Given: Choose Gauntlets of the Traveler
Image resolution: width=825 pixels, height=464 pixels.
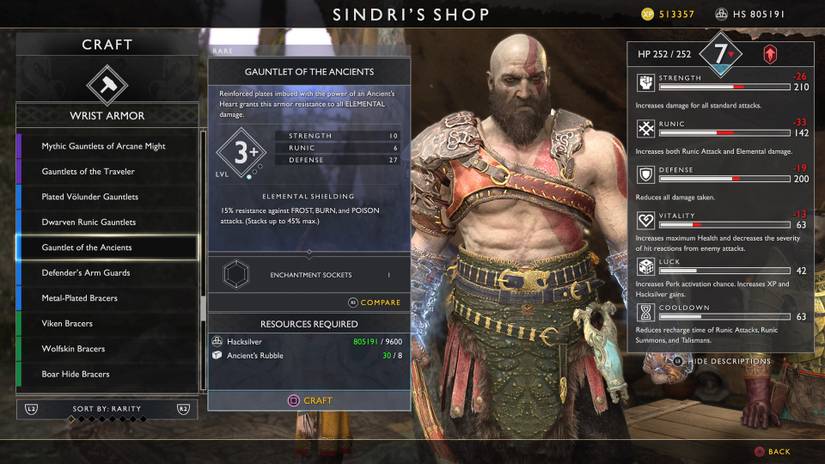Looking at the screenshot, I should tap(88, 171).
